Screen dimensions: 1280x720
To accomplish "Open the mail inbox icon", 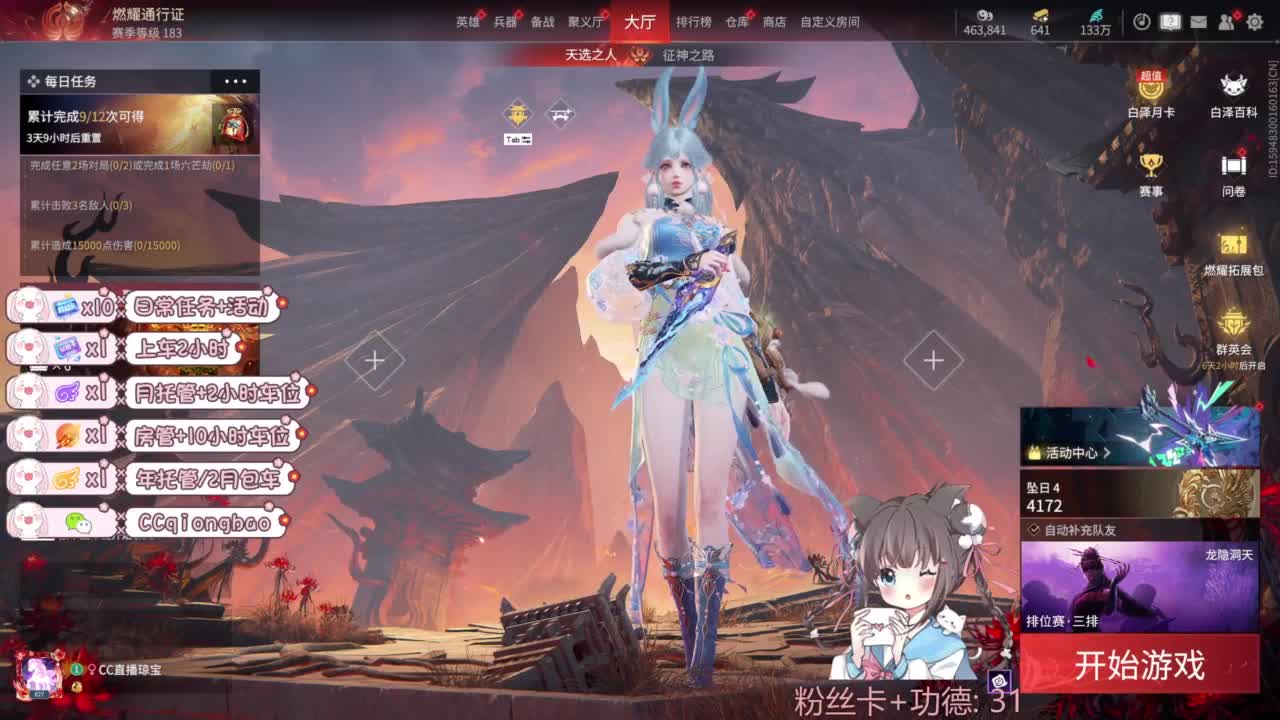I will [x=1197, y=20].
